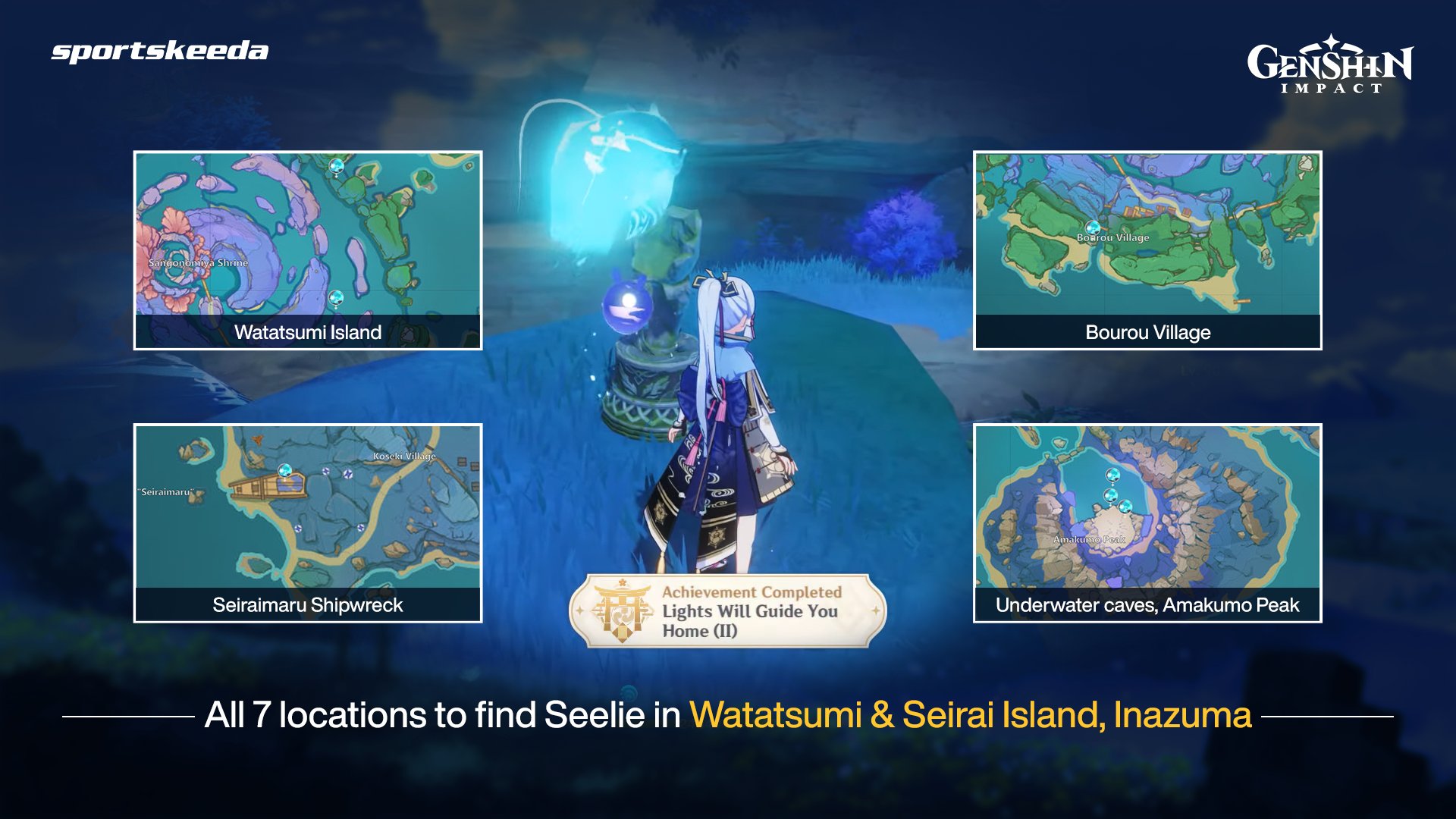Image resolution: width=1456 pixels, height=819 pixels.
Task: Toggle the lowest Seelie marker at Amakumo Peak
Action: pos(1125,508)
